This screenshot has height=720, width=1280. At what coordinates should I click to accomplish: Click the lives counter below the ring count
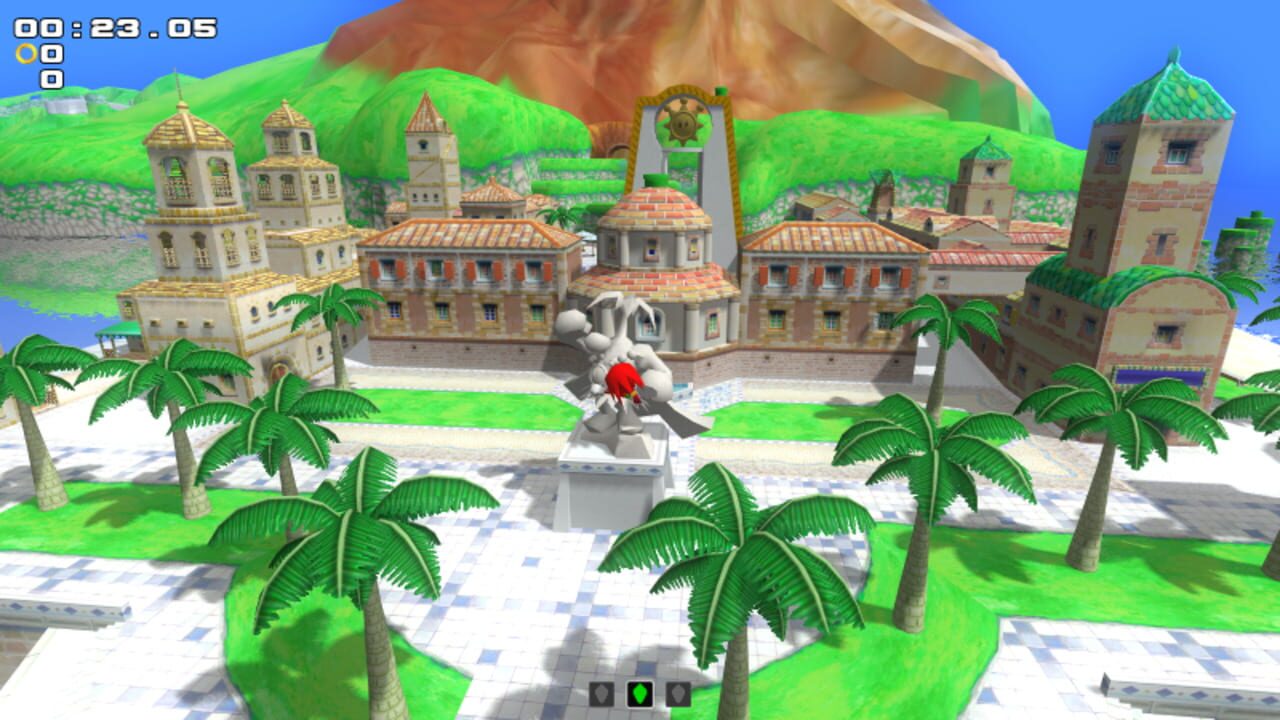point(52,77)
